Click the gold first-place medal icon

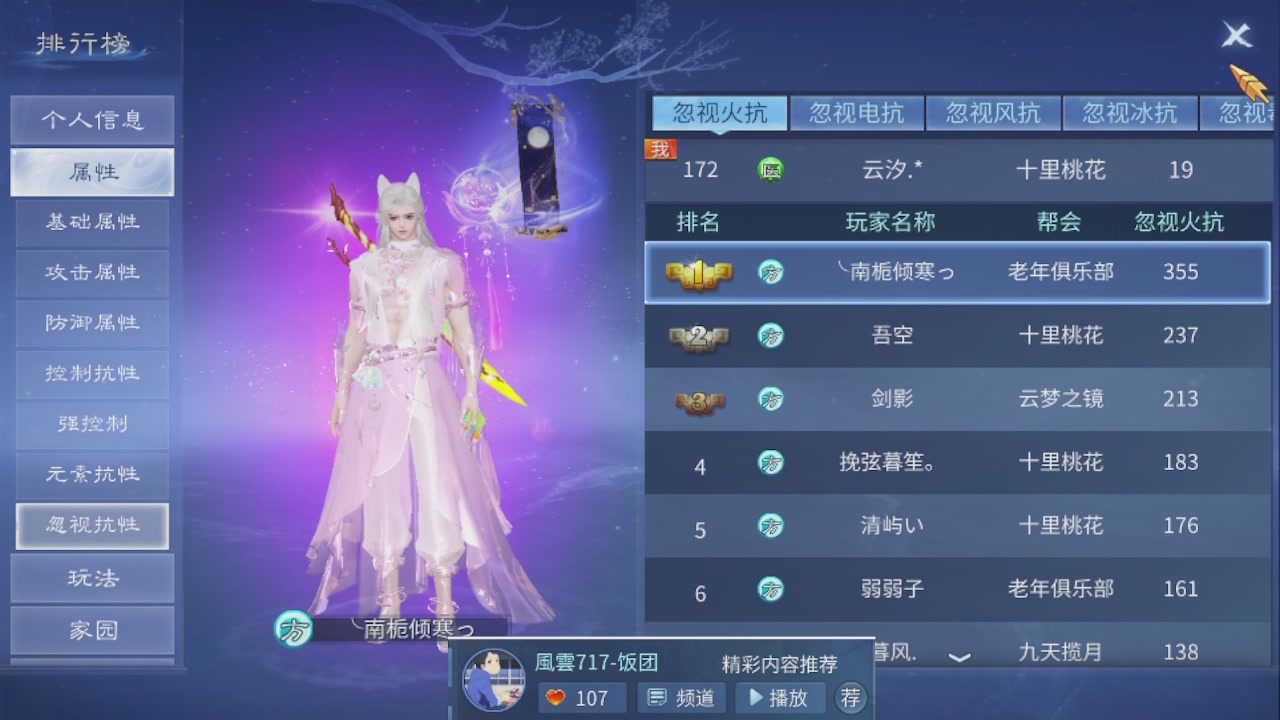point(699,271)
